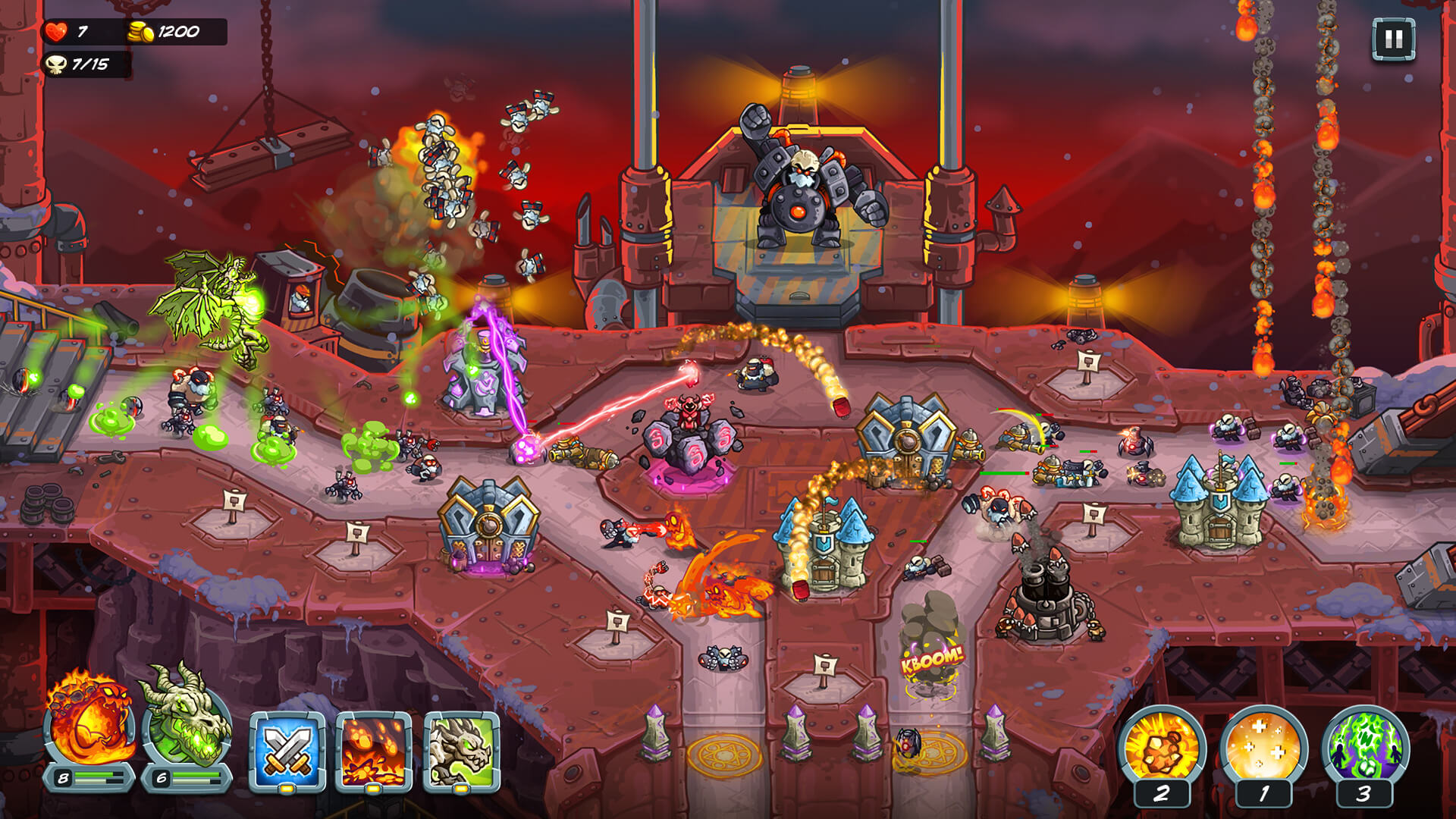Activate the crossed swords reinforcements ability
Screen dimensions: 1456x819
(x=287, y=751)
